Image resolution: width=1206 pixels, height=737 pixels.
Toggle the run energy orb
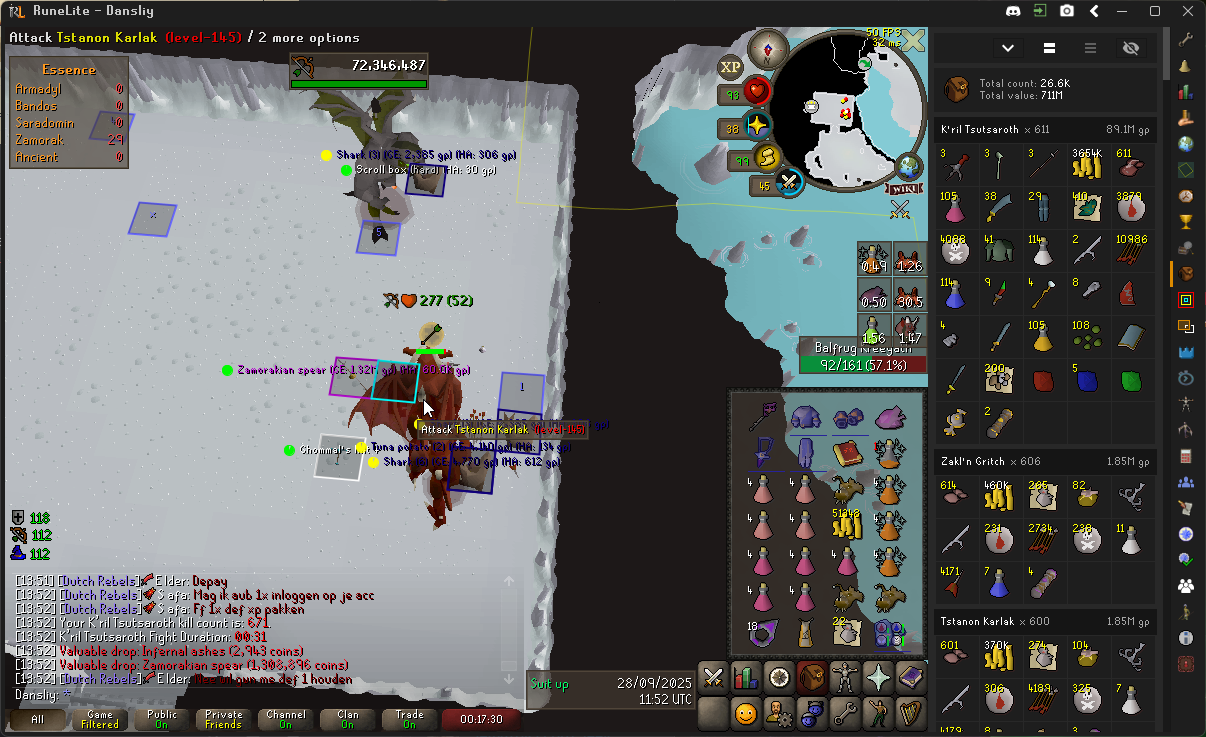(x=767, y=158)
